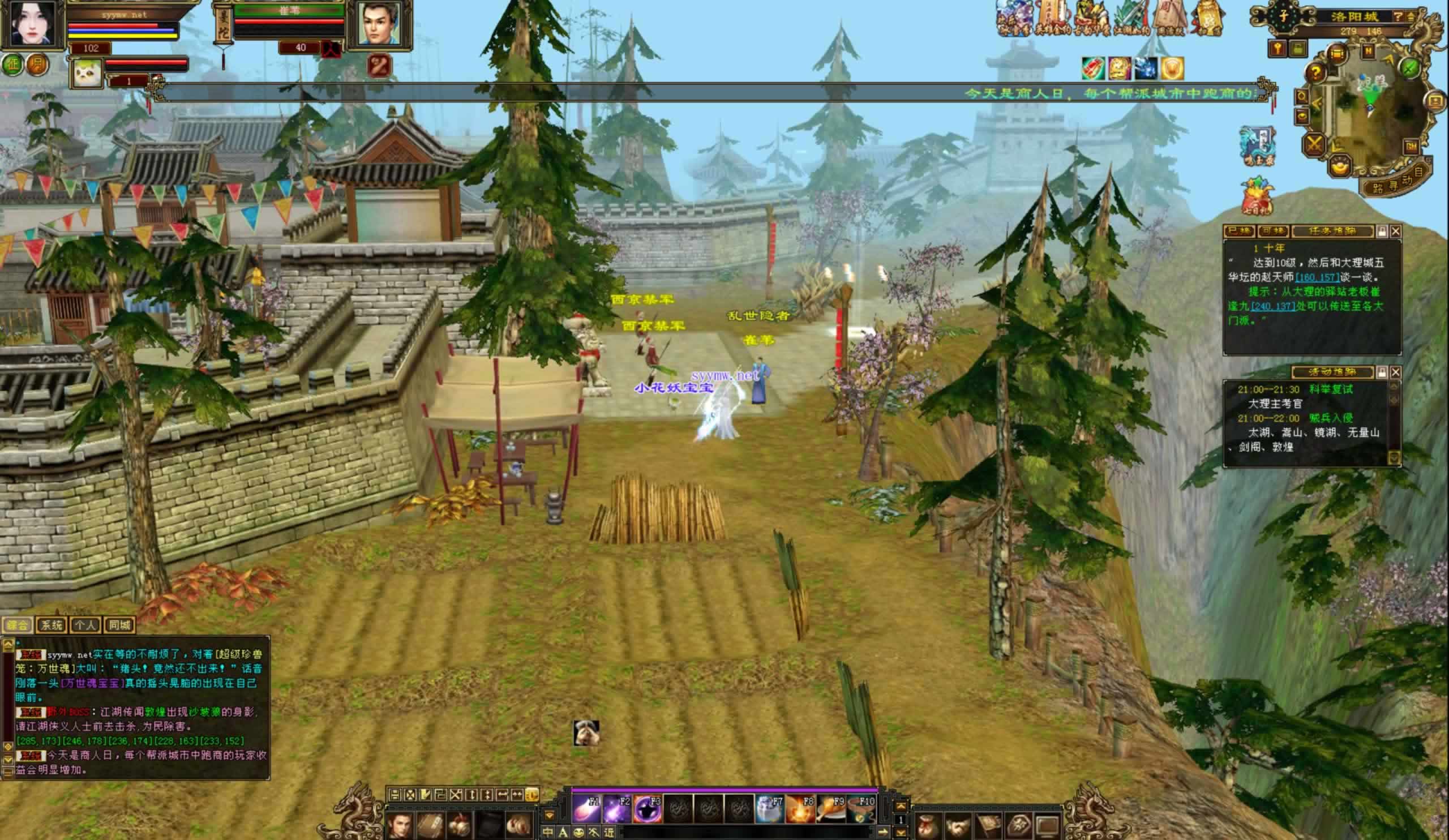The width and height of the screenshot is (1449, 840).
Task: Select the 同城 chat tab
Action: click(x=119, y=625)
